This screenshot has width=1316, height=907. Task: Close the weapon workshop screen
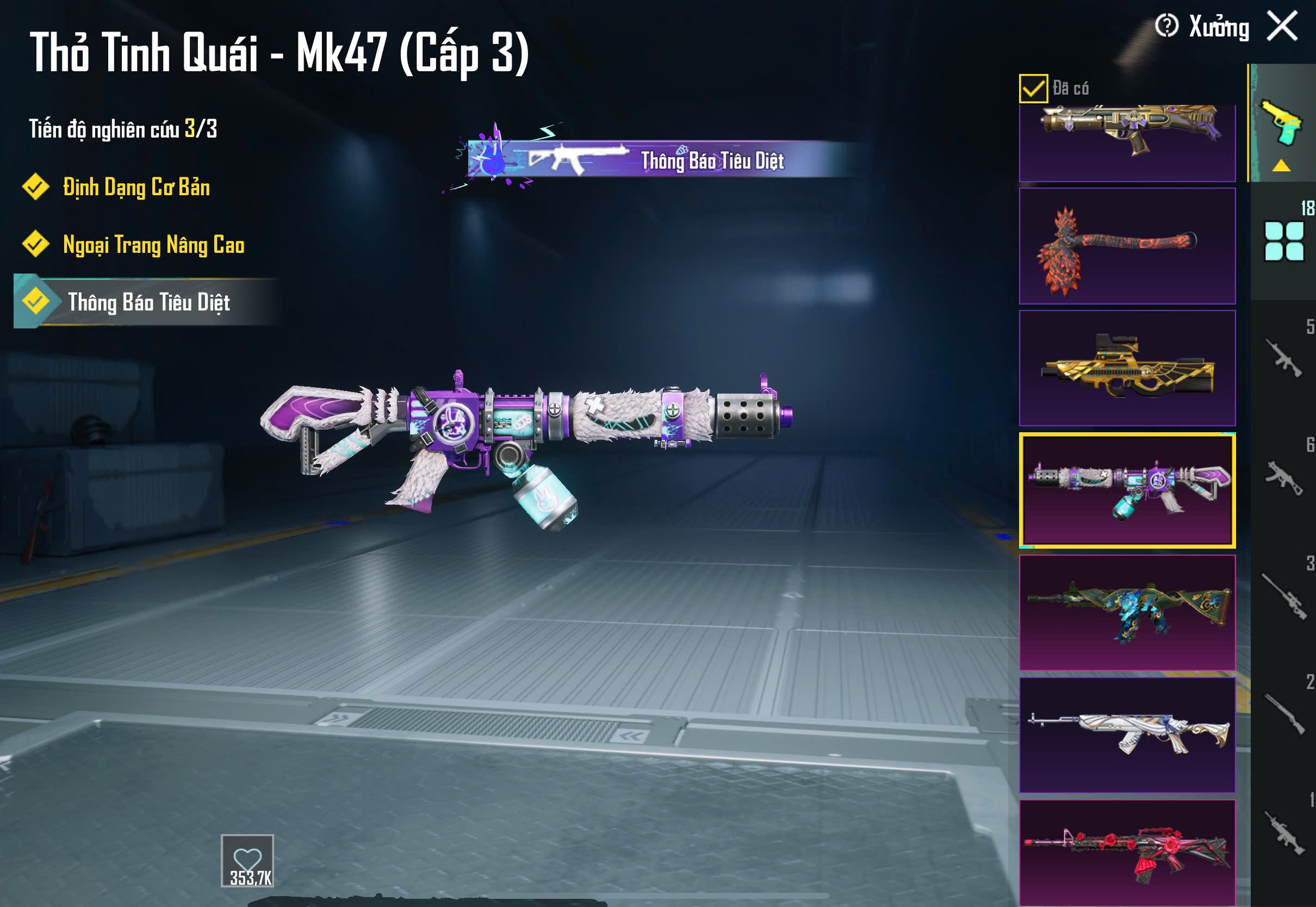coord(1282,26)
